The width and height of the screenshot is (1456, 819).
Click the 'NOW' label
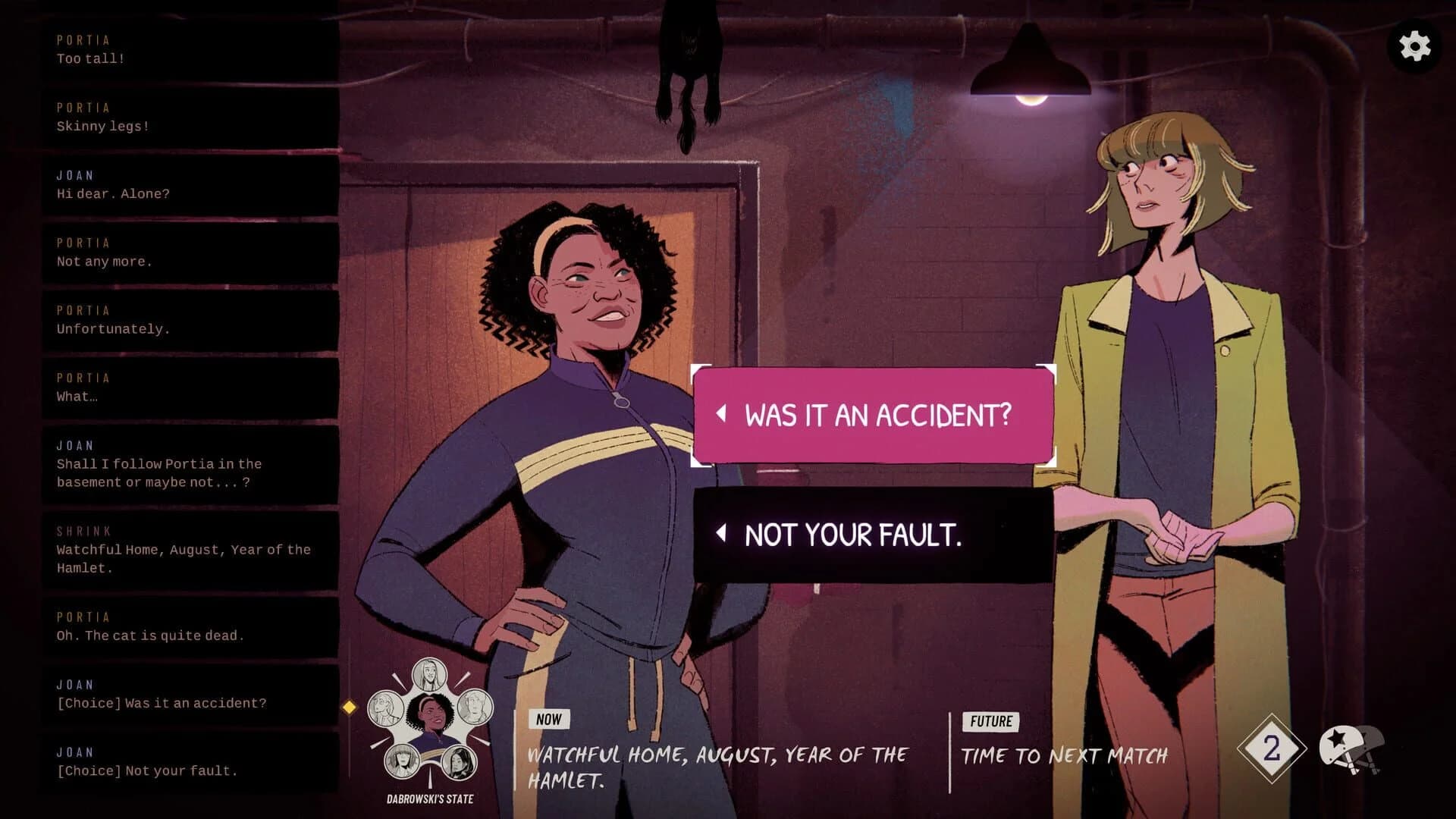point(548,720)
